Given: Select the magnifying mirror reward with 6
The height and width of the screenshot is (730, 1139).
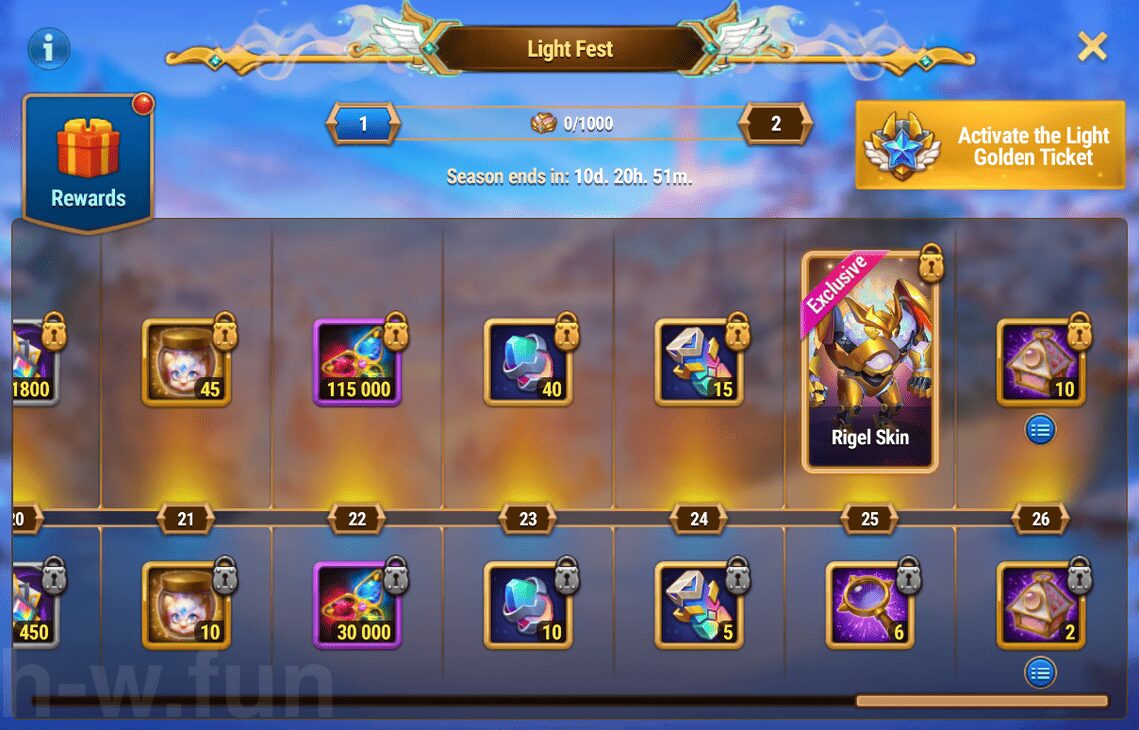Looking at the screenshot, I should [869, 604].
